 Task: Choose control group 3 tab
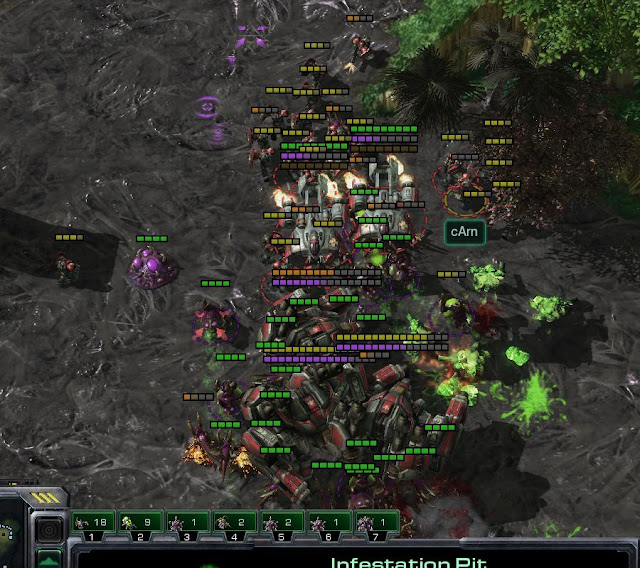(x=187, y=522)
